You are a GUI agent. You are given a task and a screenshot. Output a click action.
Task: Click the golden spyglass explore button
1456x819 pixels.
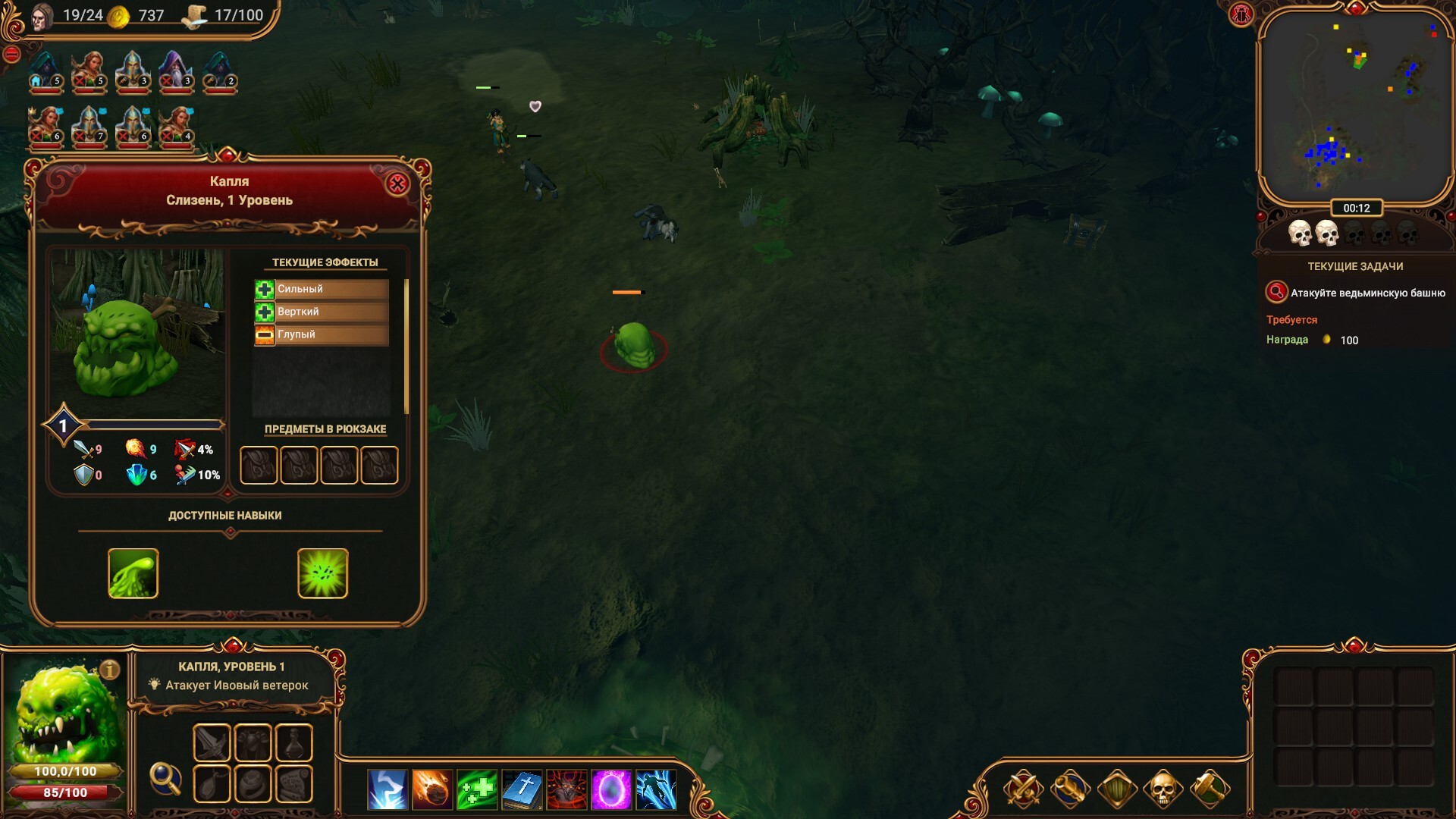1070,789
